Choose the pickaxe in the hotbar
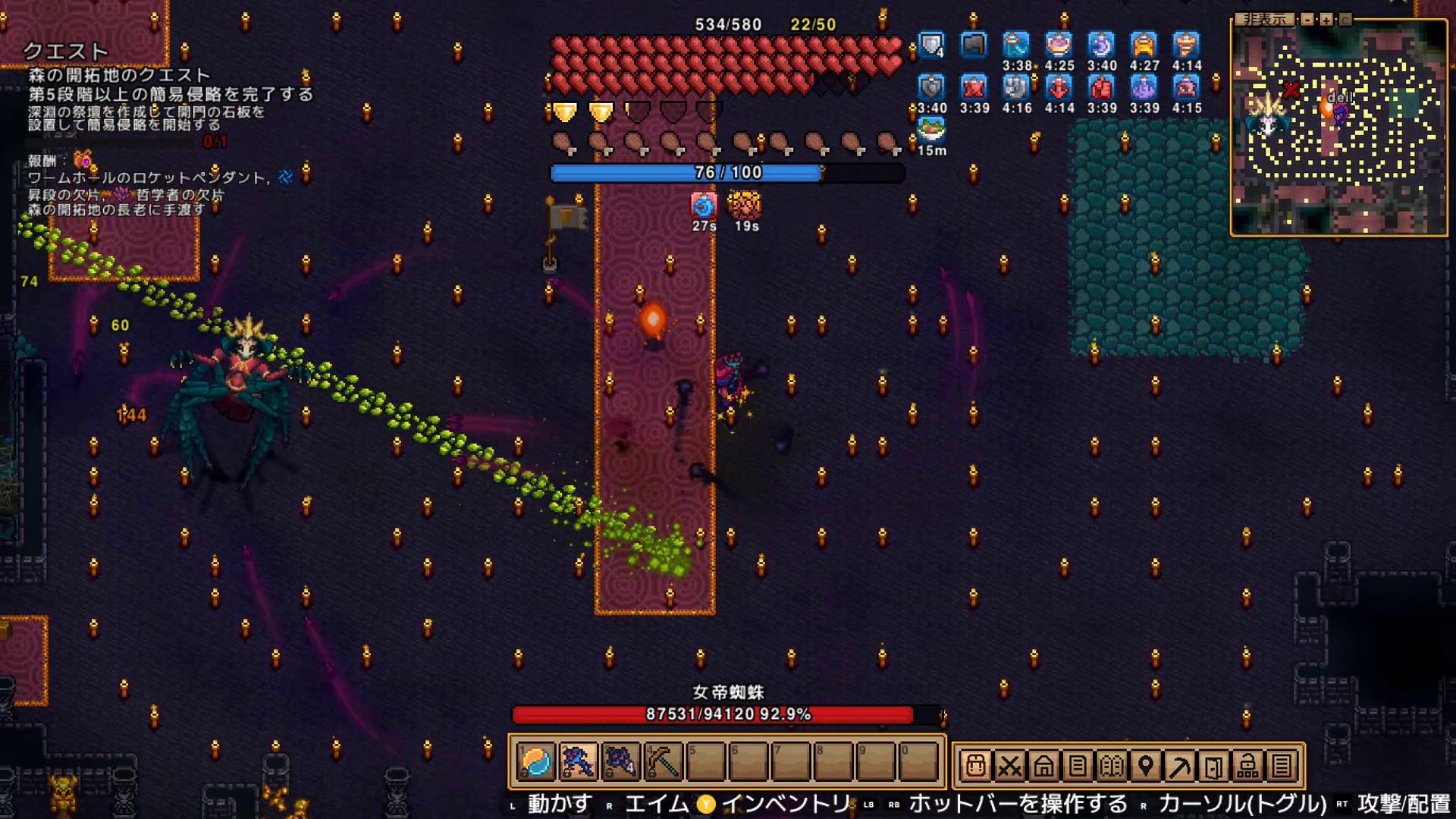The height and width of the screenshot is (819, 1456). (663, 761)
